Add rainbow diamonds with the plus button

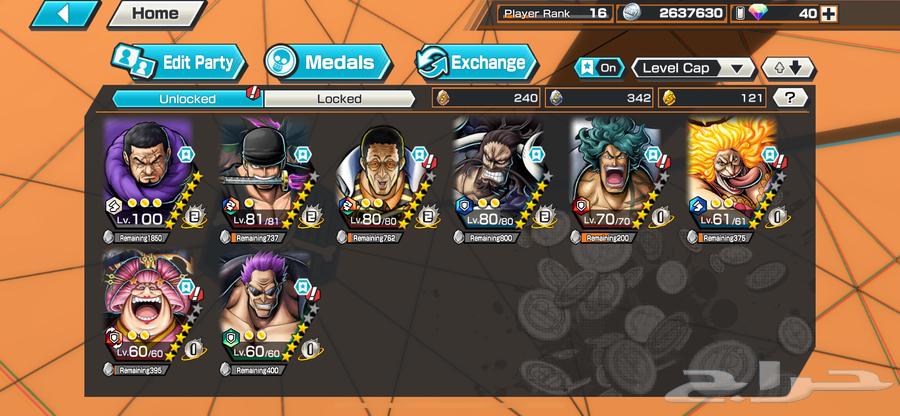(830, 13)
